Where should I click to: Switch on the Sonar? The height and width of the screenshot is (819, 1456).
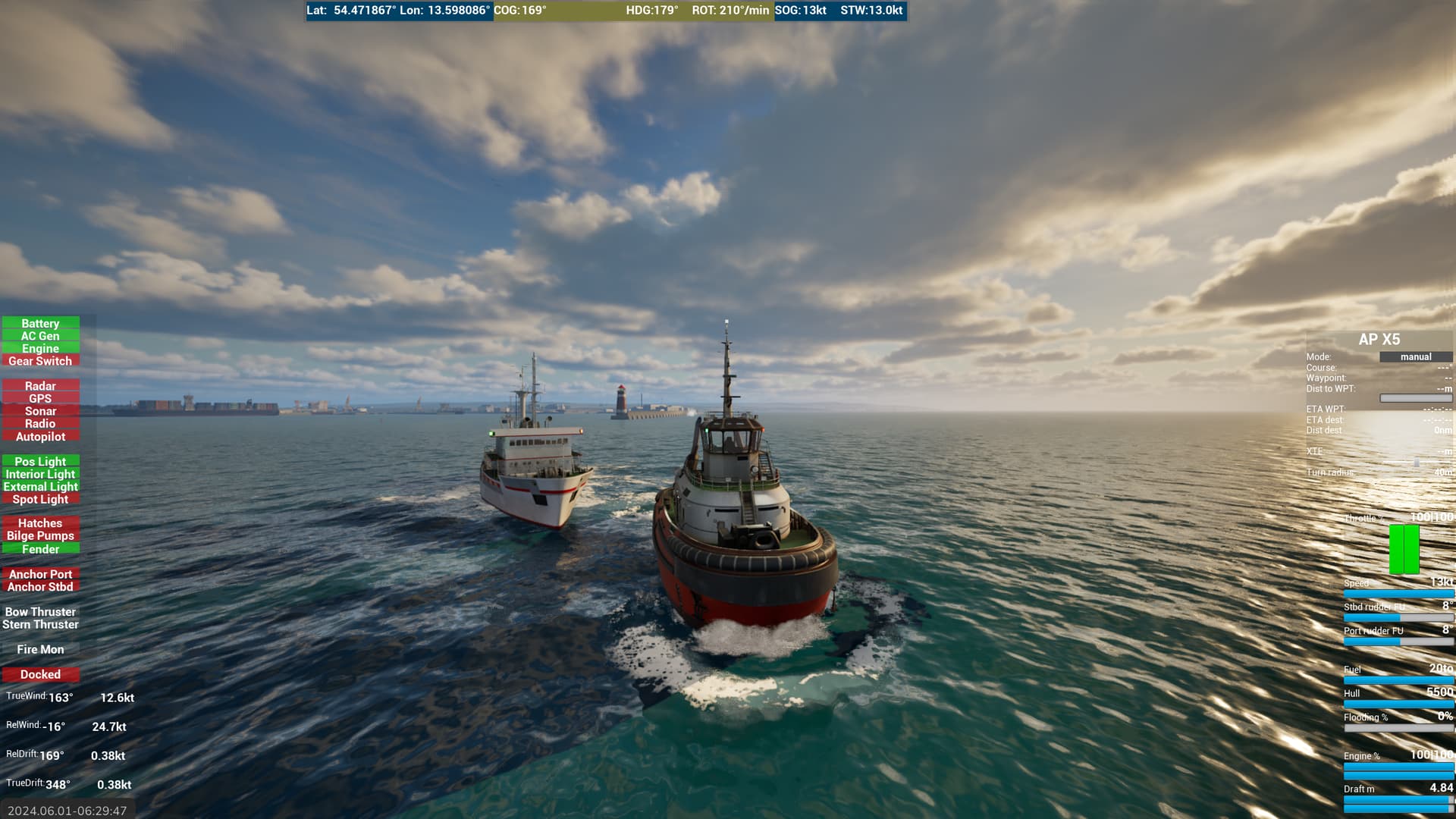pos(40,411)
